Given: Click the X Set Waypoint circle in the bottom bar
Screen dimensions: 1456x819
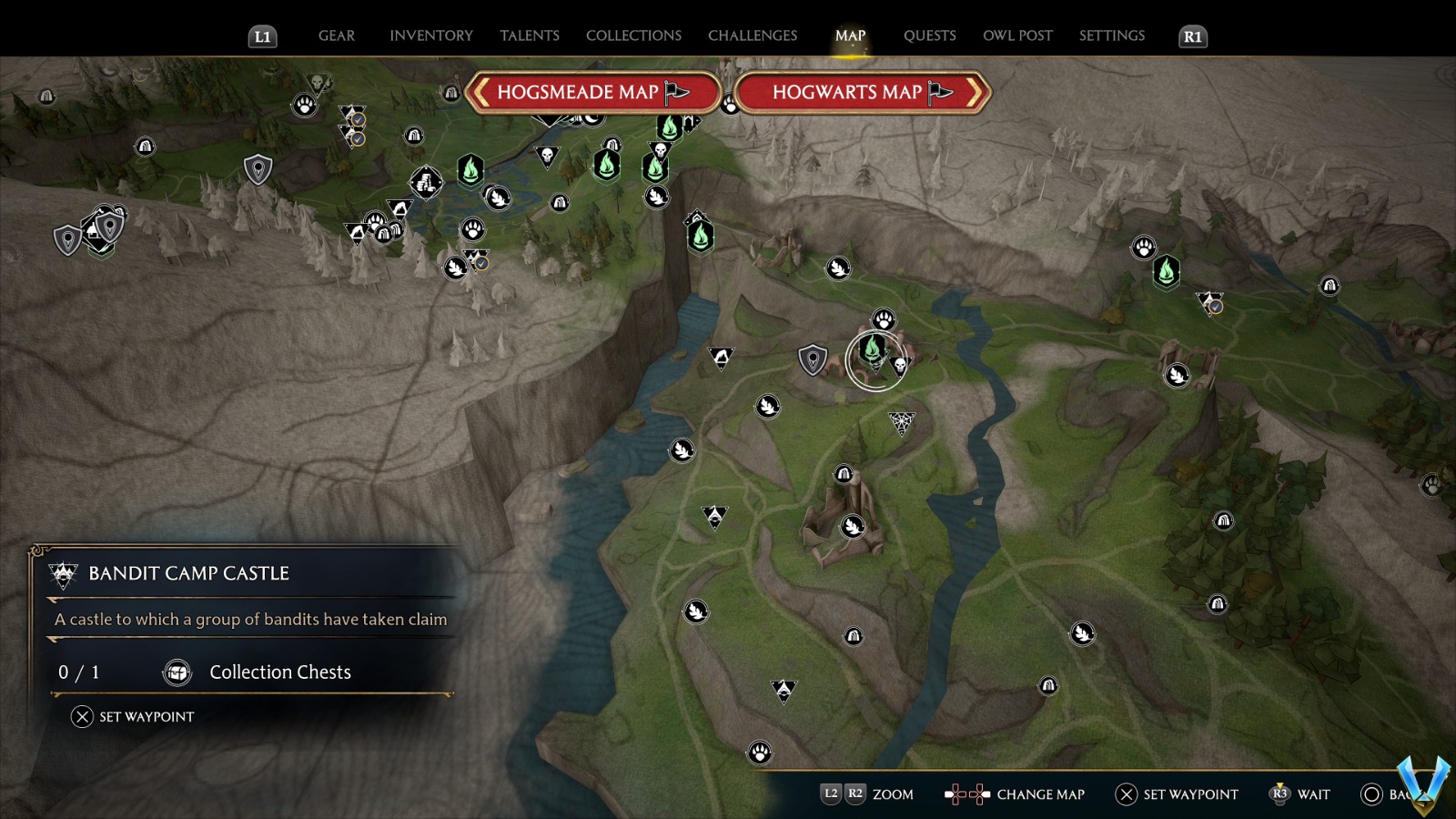Looking at the screenshot, I should 1126,794.
